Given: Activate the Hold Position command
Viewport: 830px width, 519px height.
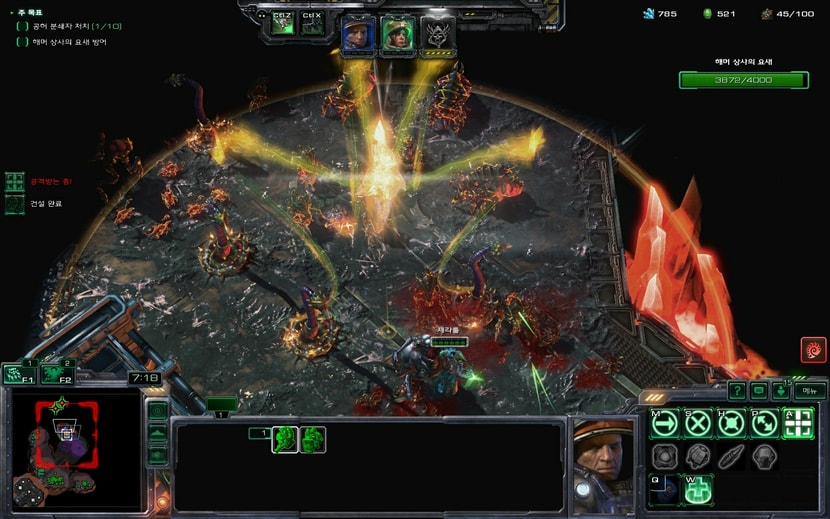Looking at the screenshot, I should 731,423.
